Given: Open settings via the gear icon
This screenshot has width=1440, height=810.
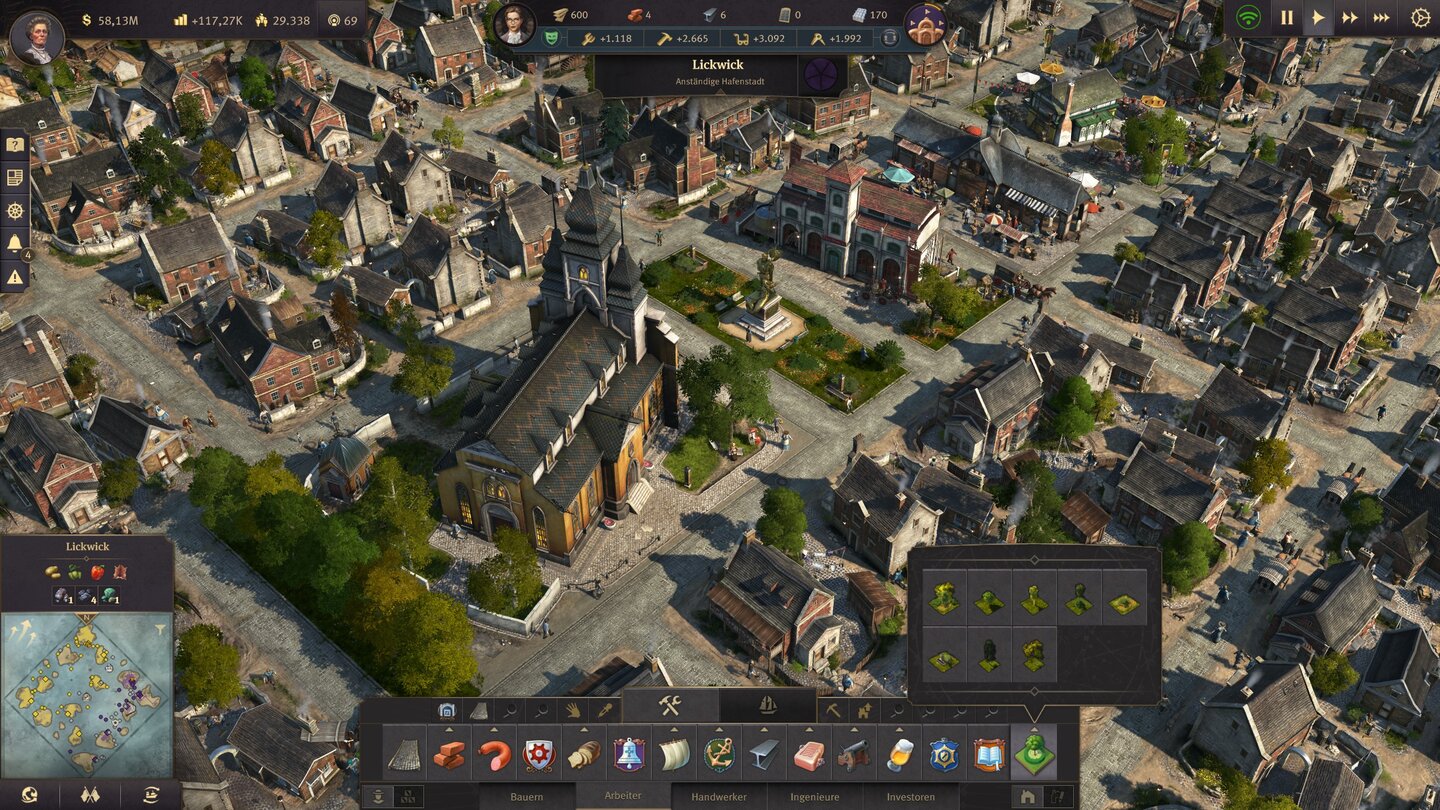Looking at the screenshot, I should [x=1420, y=18].
